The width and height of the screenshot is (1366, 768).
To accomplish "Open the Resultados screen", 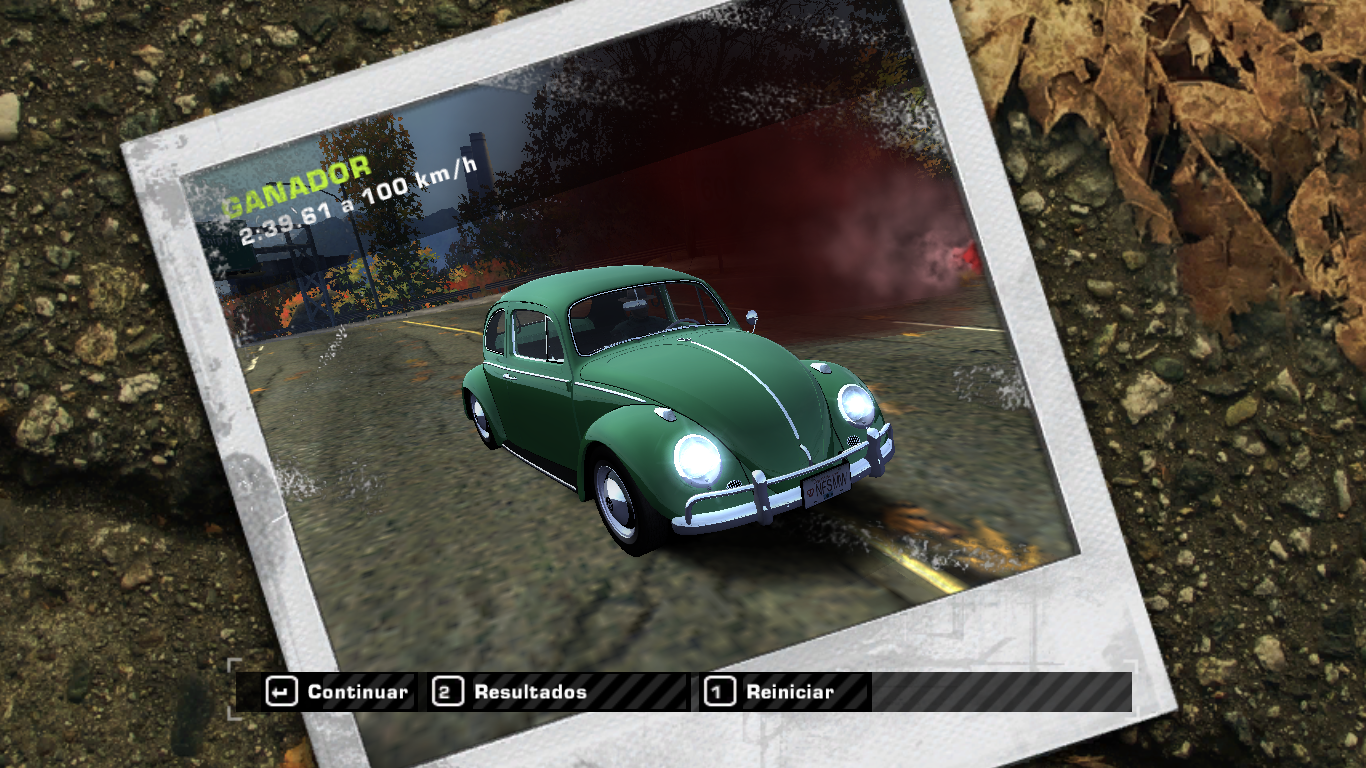I will [511, 692].
